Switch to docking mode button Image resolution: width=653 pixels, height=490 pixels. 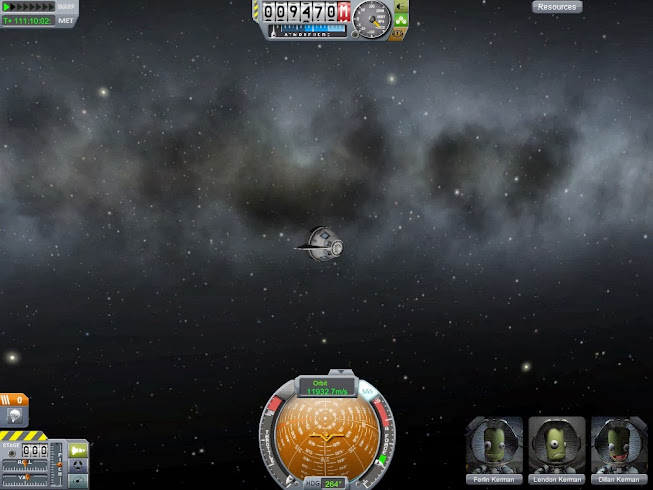pyautogui.click(x=77, y=467)
